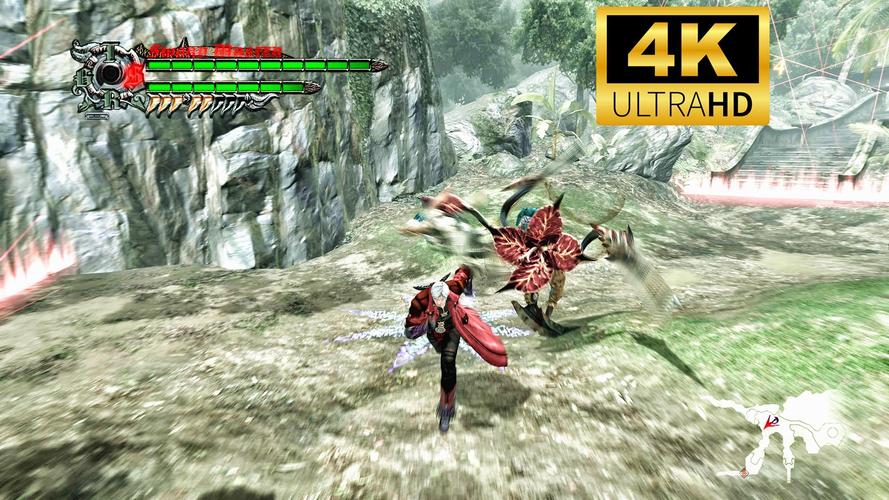Image resolution: width=889 pixels, height=500 pixels.
Task: Click the 4K Ultra HD badge
Action: pos(683,66)
